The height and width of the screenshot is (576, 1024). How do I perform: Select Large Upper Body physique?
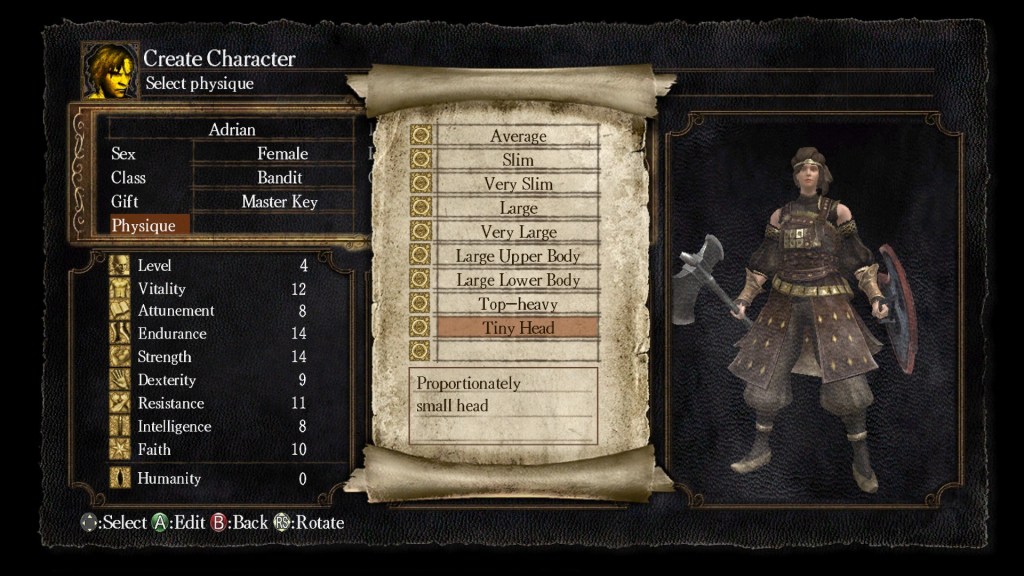coord(518,256)
